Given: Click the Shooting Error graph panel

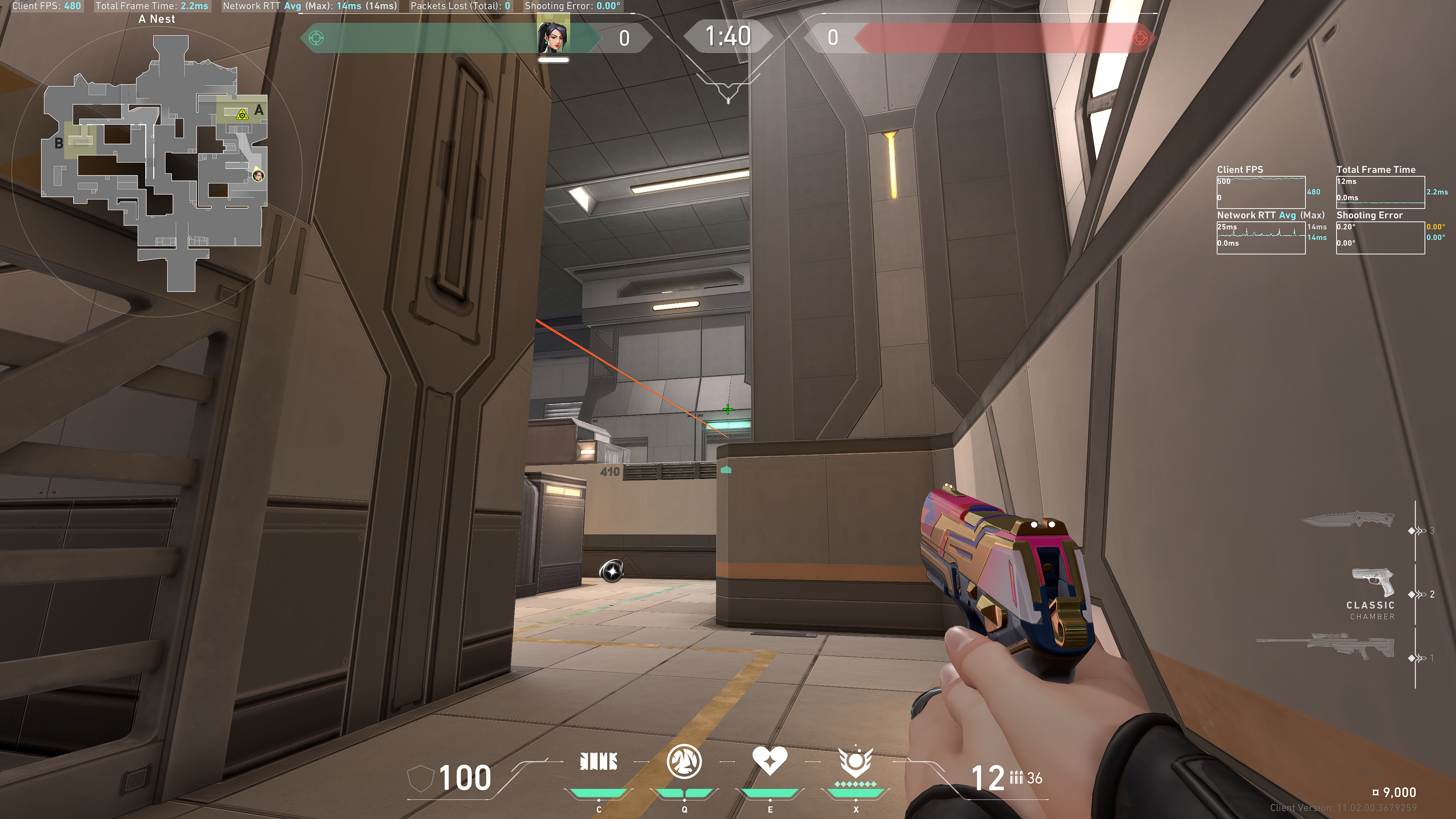Looking at the screenshot, I should click(1380, 237).
